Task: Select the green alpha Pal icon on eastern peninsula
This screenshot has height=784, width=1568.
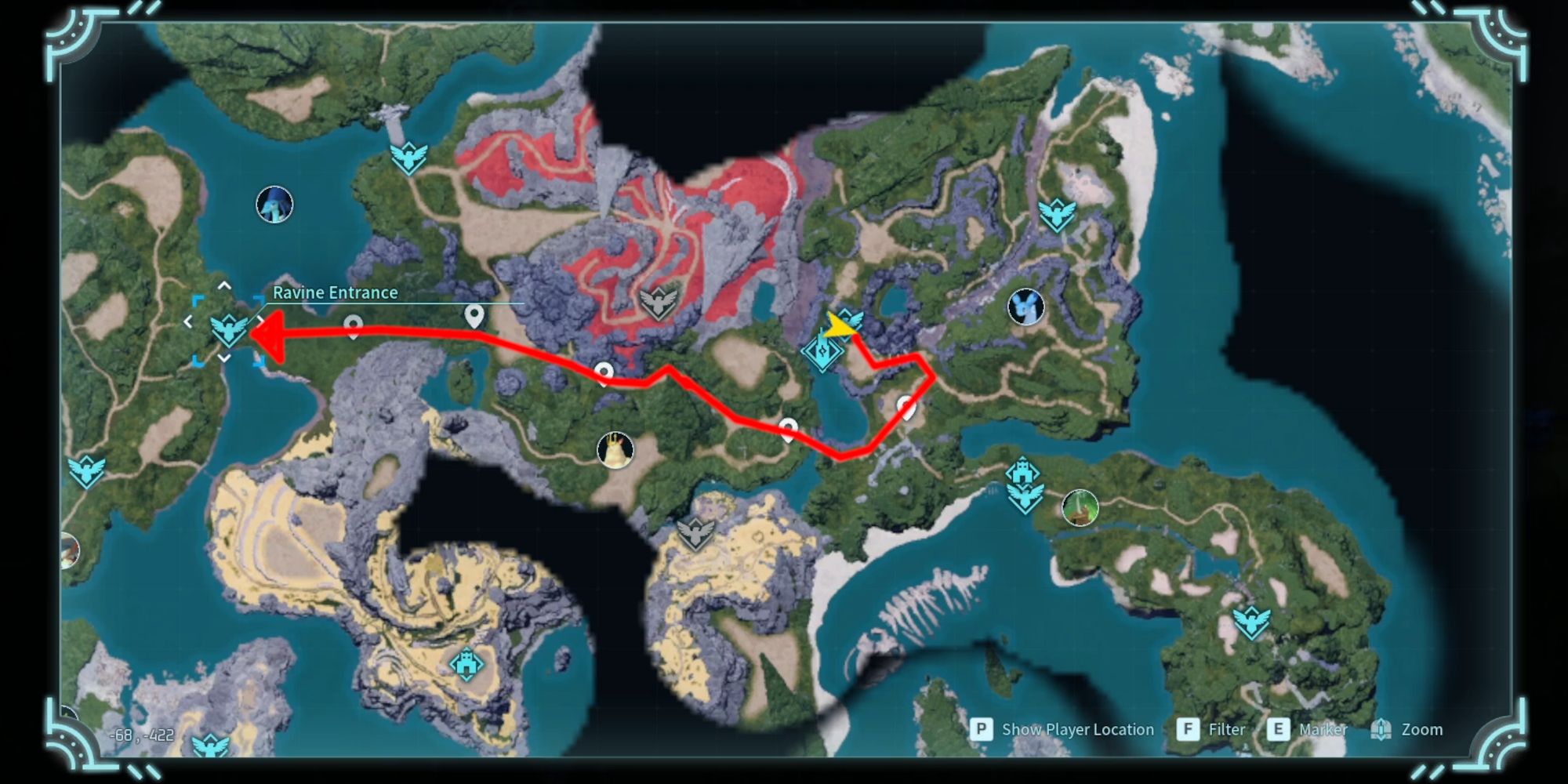Action: tap(1079, 508)
